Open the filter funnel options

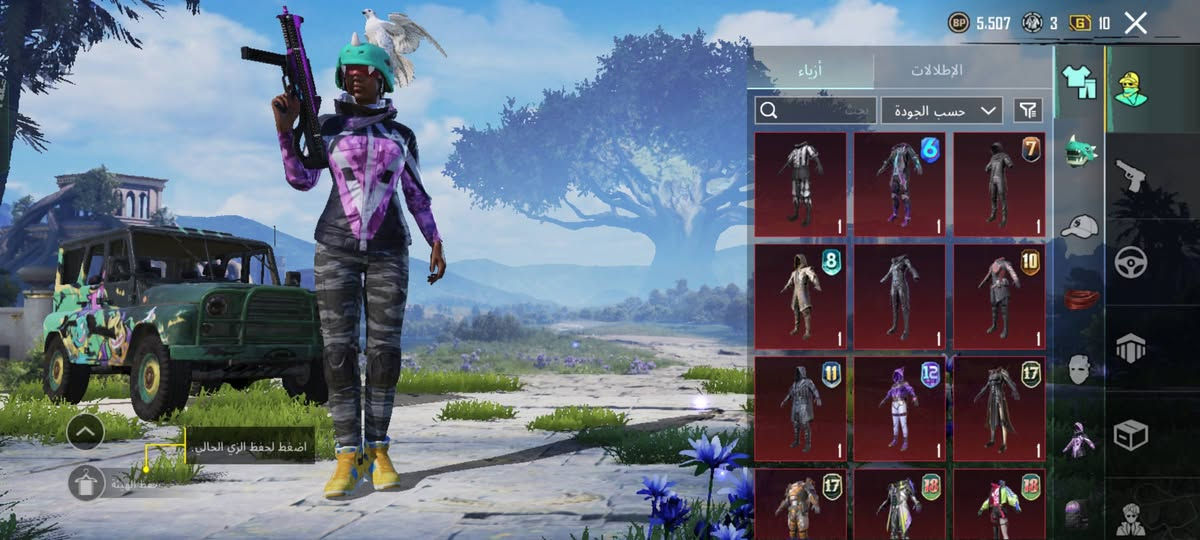click(x=1027, y=110)
